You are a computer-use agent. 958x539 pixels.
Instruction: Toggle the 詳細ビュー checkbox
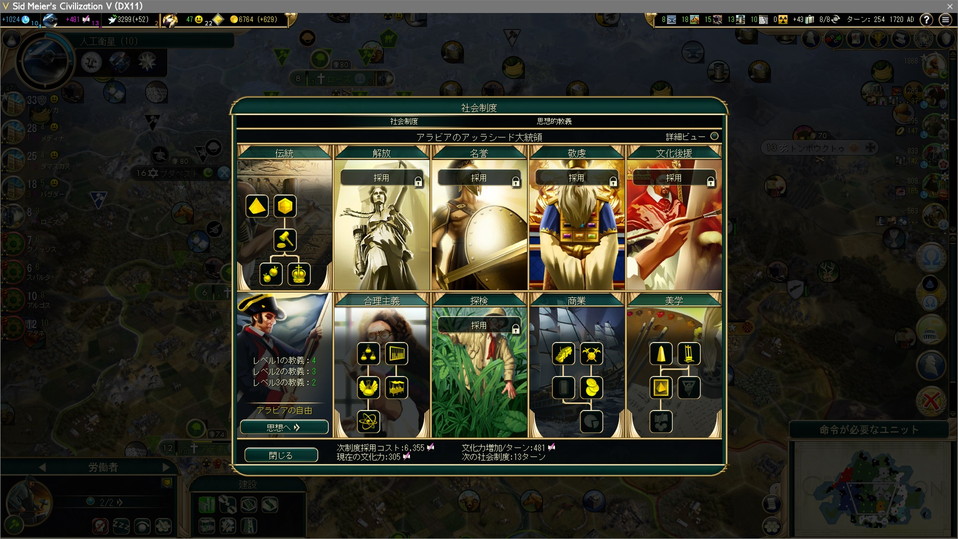coord(714,136)
